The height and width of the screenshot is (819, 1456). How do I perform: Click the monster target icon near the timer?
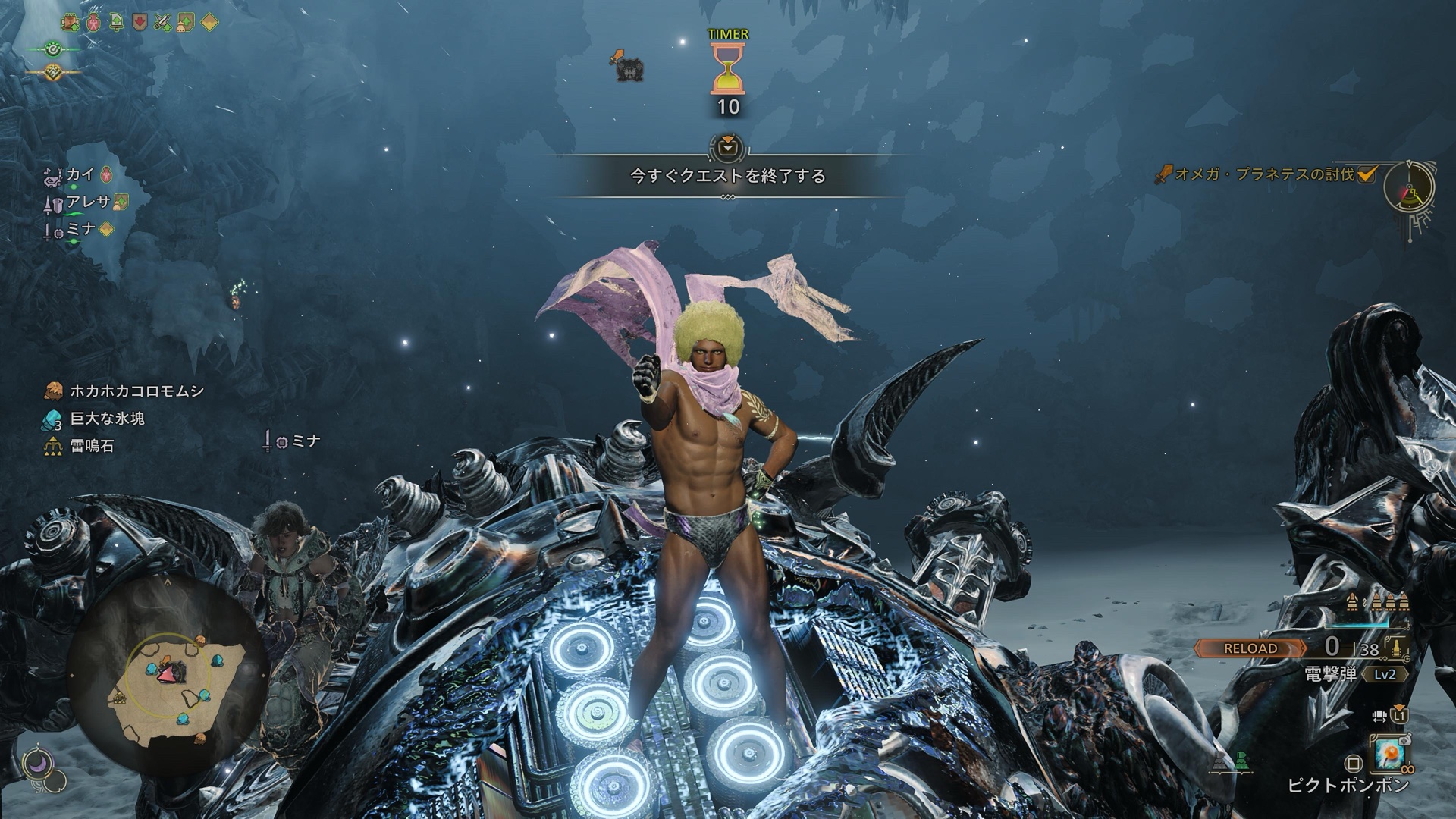pyautogui.click(x=626, y=67)
